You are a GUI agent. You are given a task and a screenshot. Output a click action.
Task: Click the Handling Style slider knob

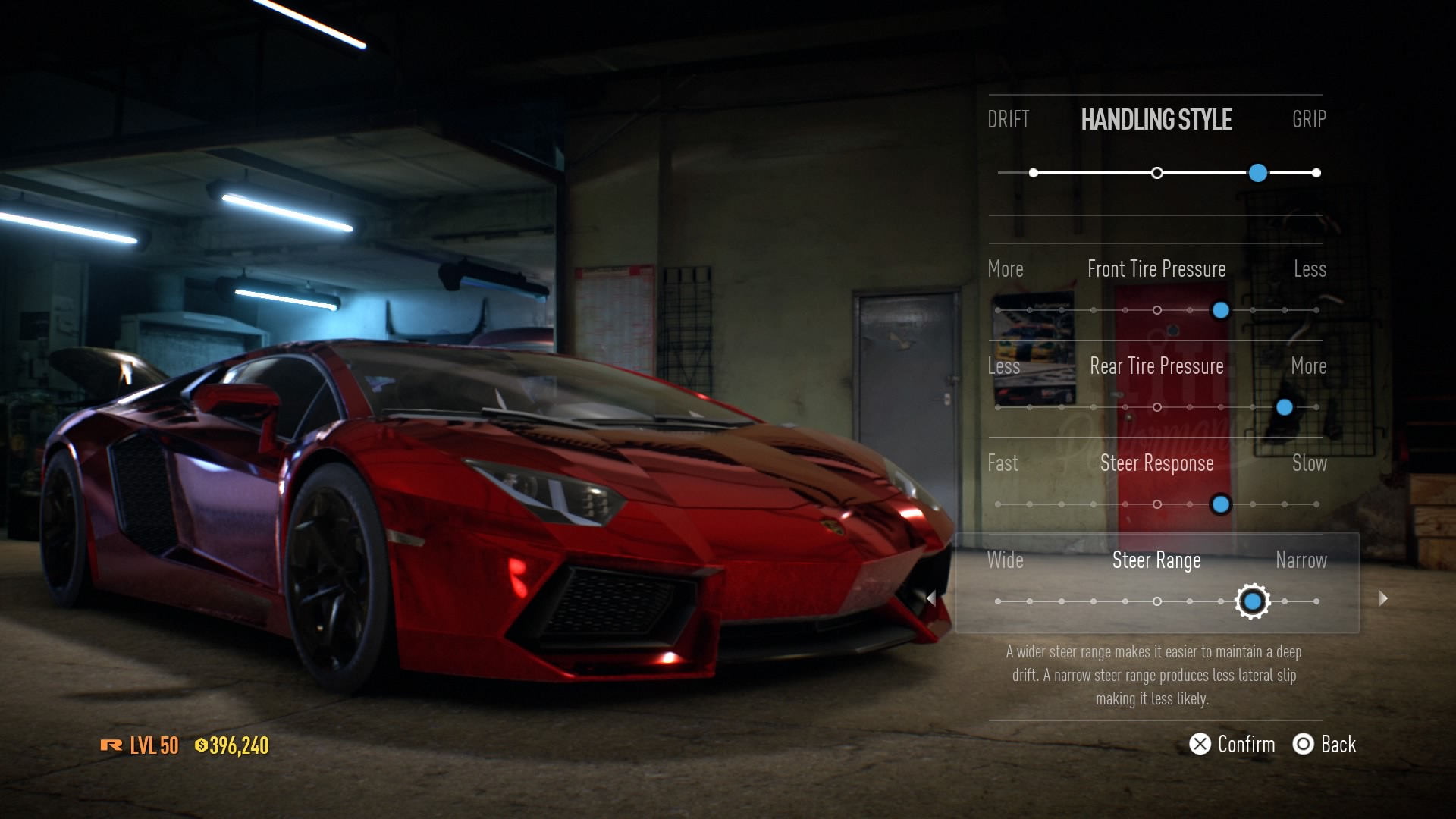click(x=1257, y=173)
